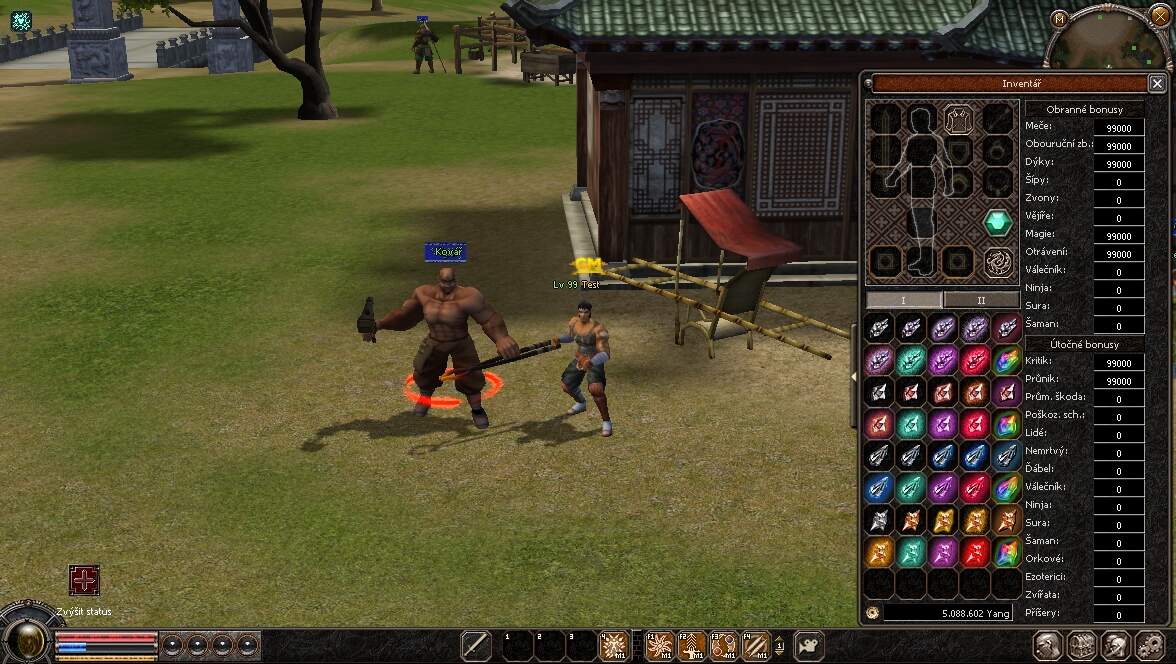Click the Yang currency coin icon

click(872, 612)
